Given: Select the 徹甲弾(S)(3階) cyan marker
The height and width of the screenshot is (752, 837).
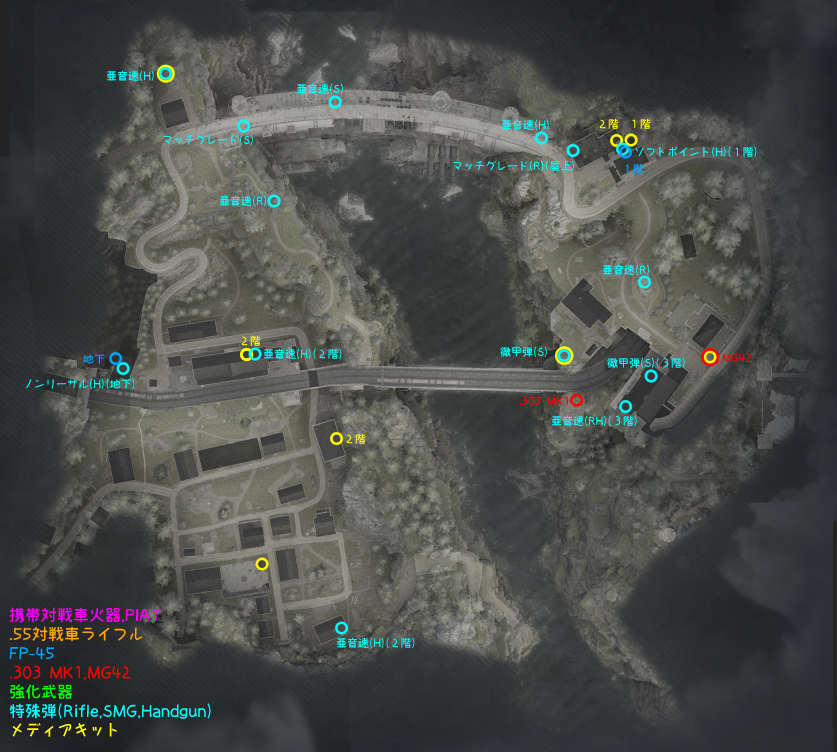Looking at the screenshot, I should [x=651, y=376].
